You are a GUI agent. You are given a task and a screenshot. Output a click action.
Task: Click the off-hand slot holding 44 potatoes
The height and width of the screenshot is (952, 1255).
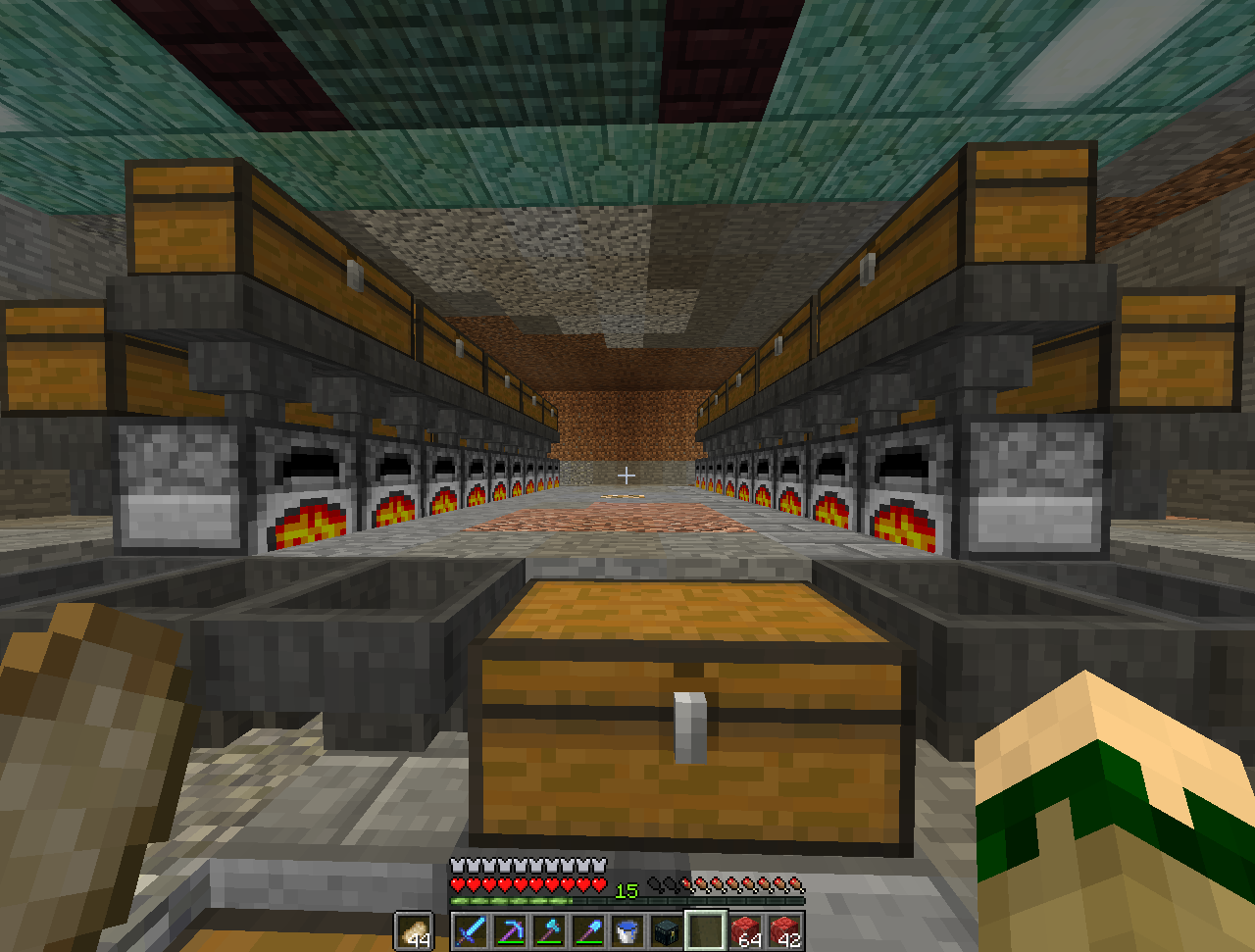(414, 930)
